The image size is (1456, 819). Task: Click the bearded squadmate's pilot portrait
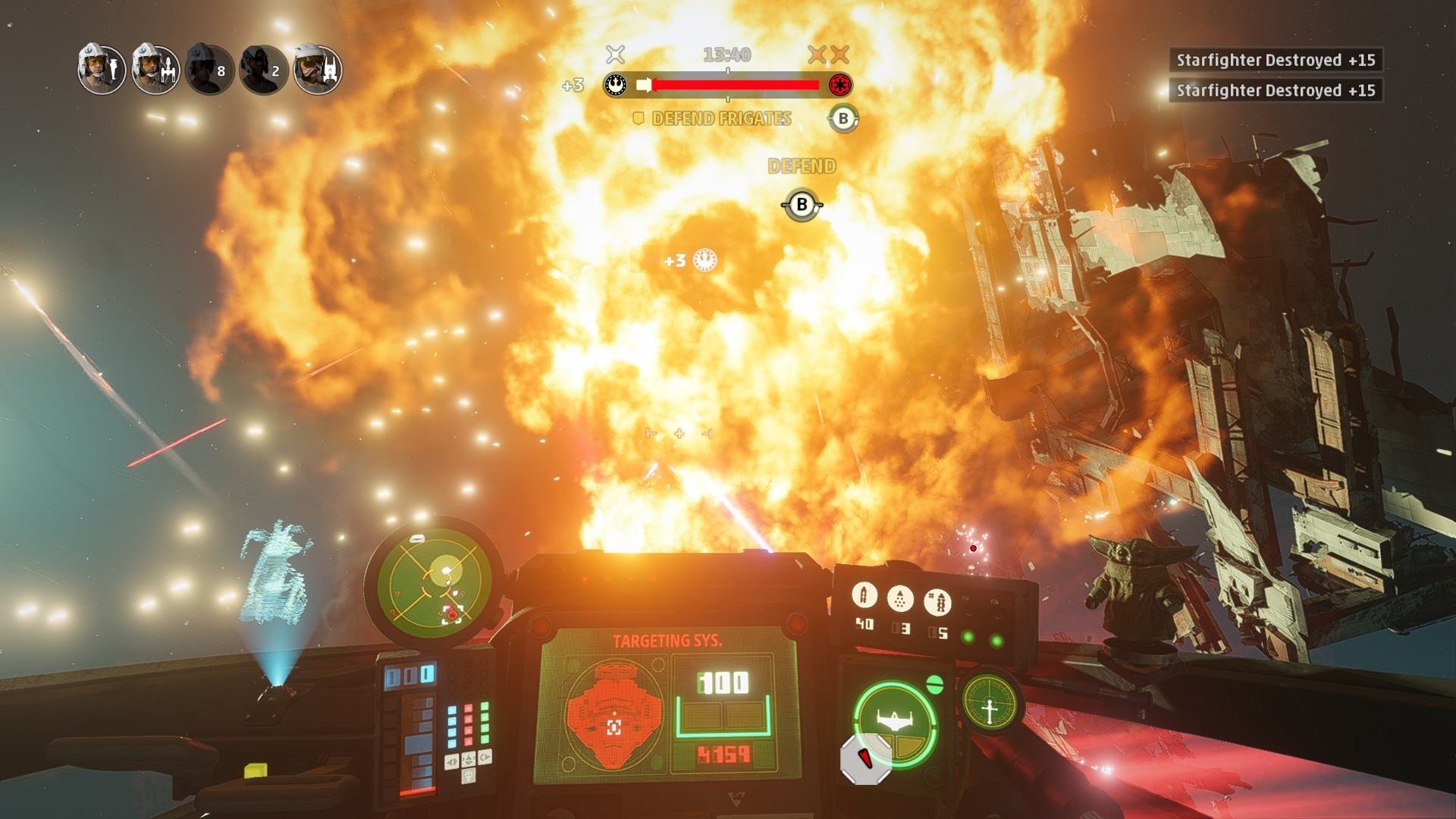[318, 70]
